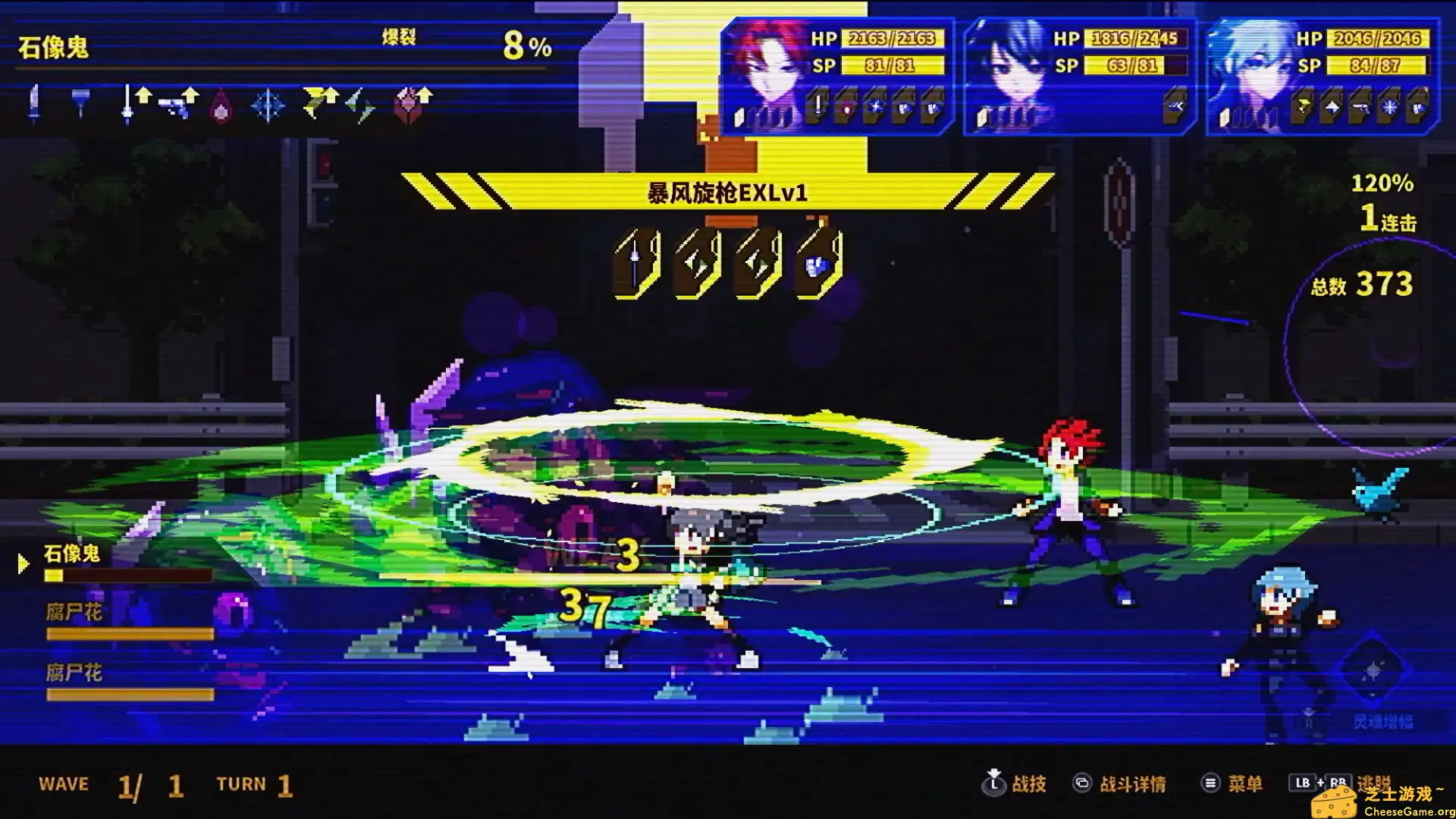1456x819 pixels.
Task: Select the red teardrop debuff icon
Action: (221, 107)
